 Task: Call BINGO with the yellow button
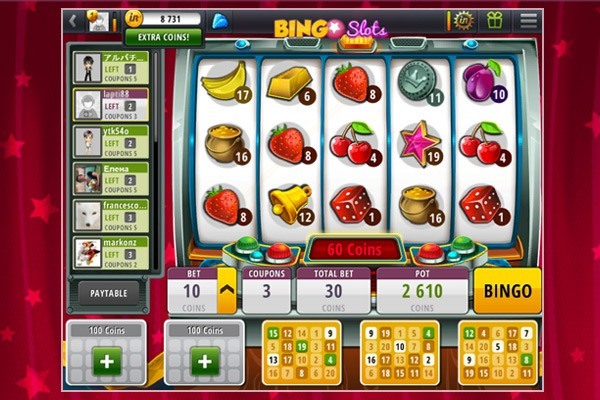point(506,291)
